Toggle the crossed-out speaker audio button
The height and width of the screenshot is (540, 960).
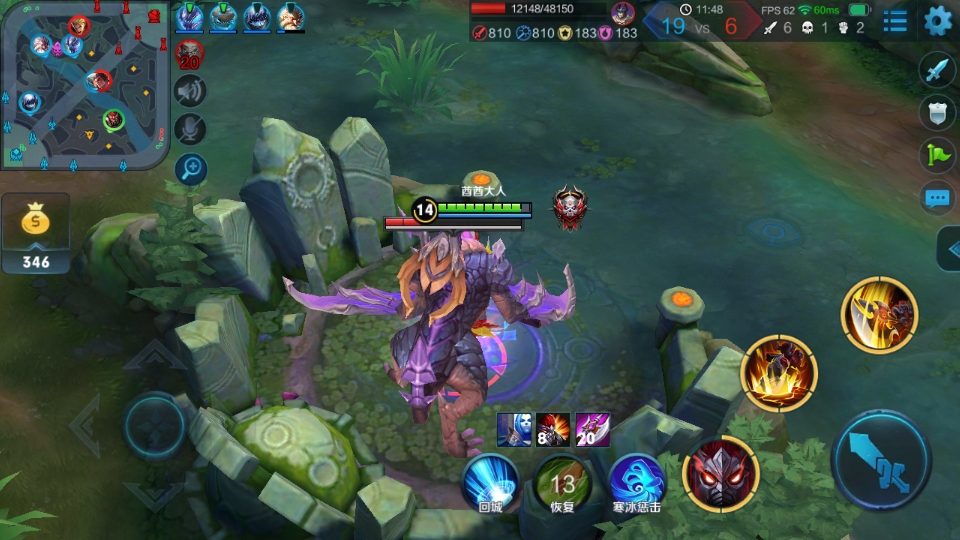tap(190, 91)
